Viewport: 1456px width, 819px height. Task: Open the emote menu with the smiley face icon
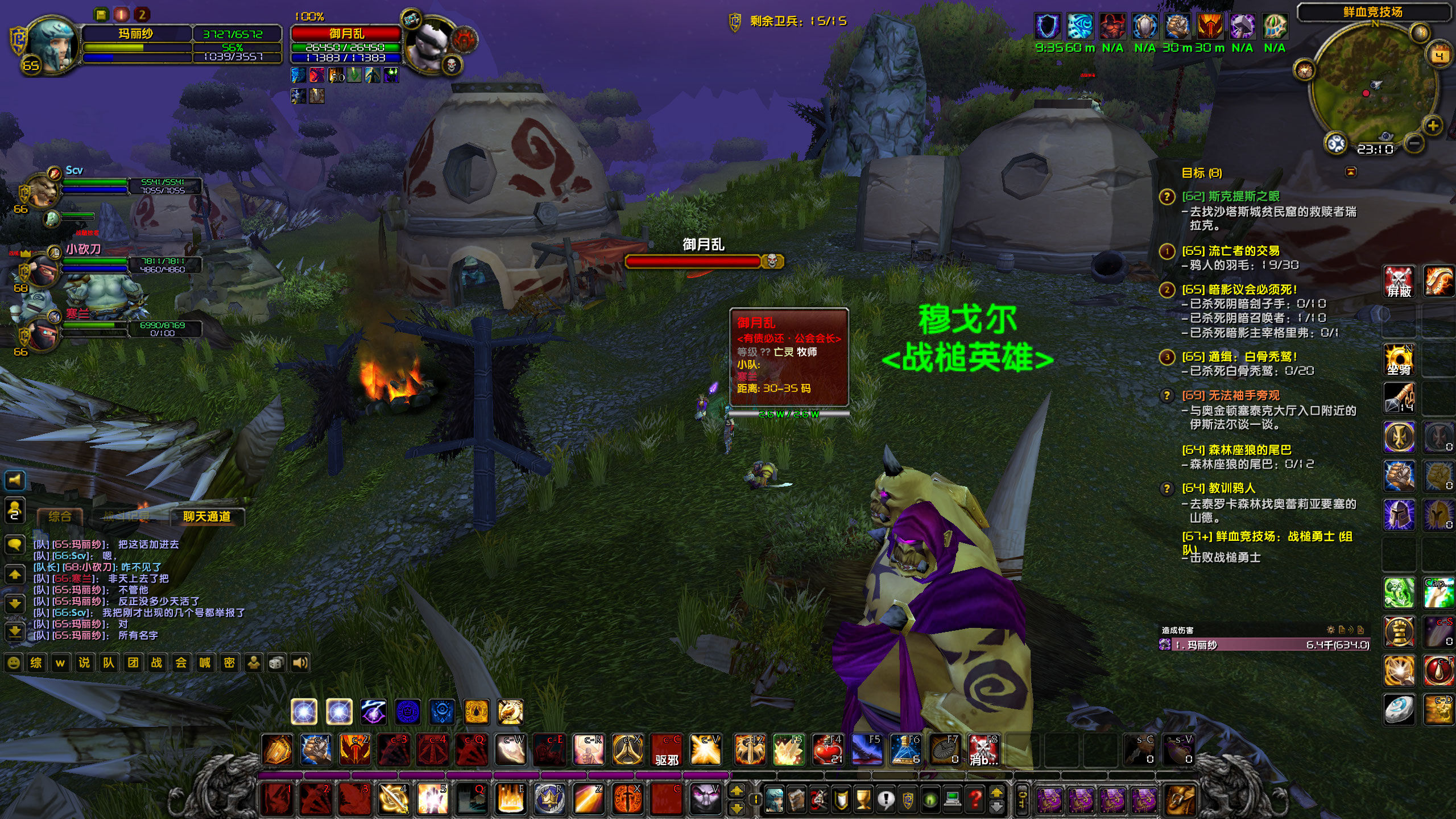pyautogui.click(x=14, y=663)
